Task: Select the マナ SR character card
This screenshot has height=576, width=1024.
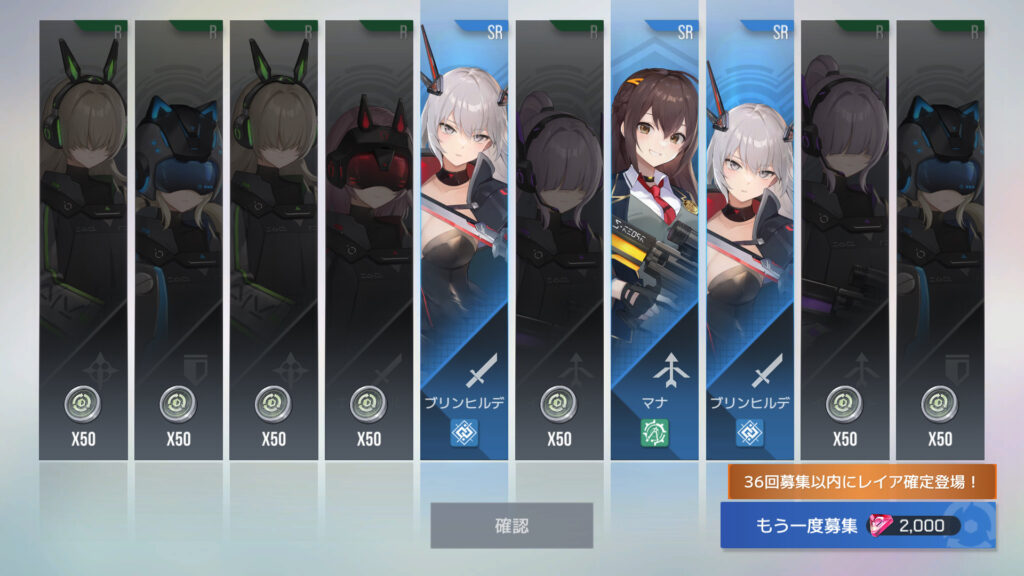Action: click(655, 240)
